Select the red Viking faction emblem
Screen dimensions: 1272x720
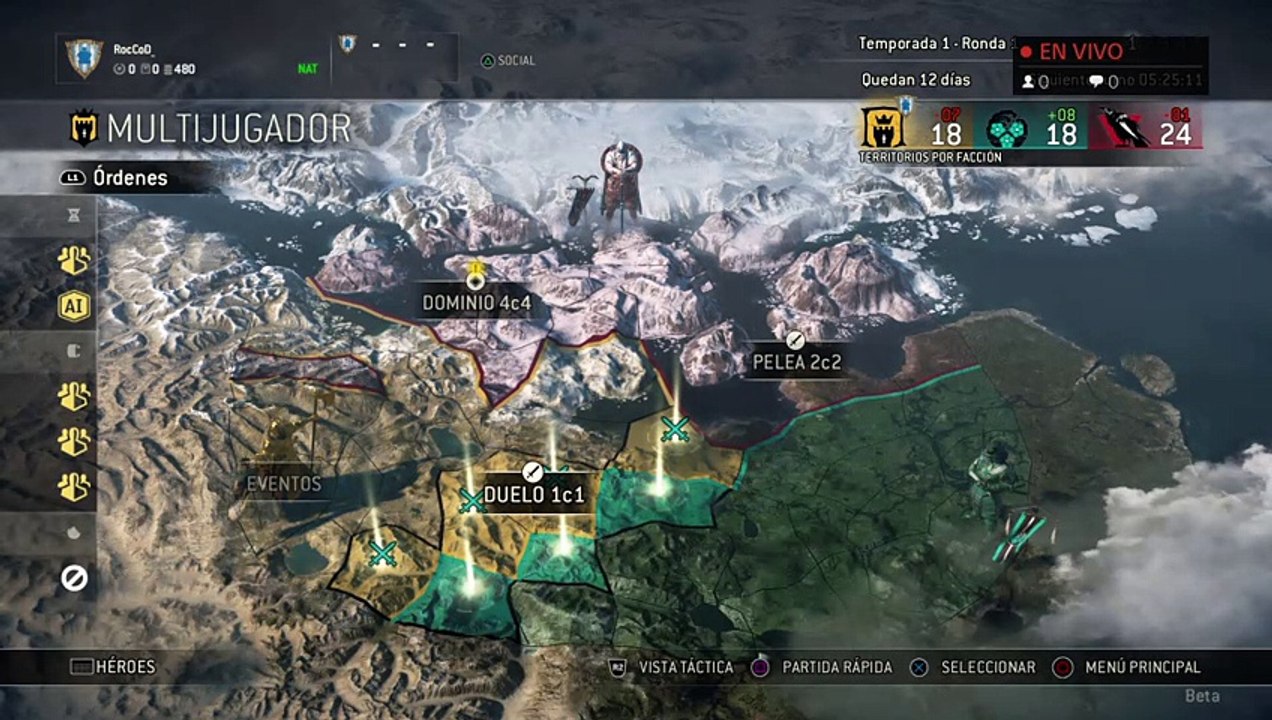click(x=1124, y=129)
